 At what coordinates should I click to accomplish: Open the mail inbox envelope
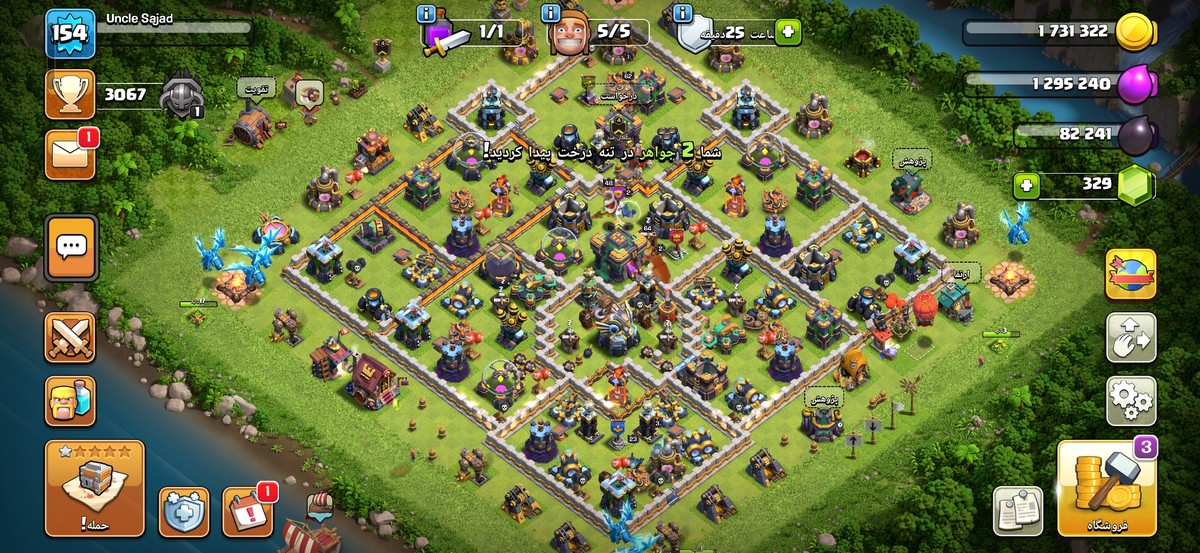[x=70, y=155]
